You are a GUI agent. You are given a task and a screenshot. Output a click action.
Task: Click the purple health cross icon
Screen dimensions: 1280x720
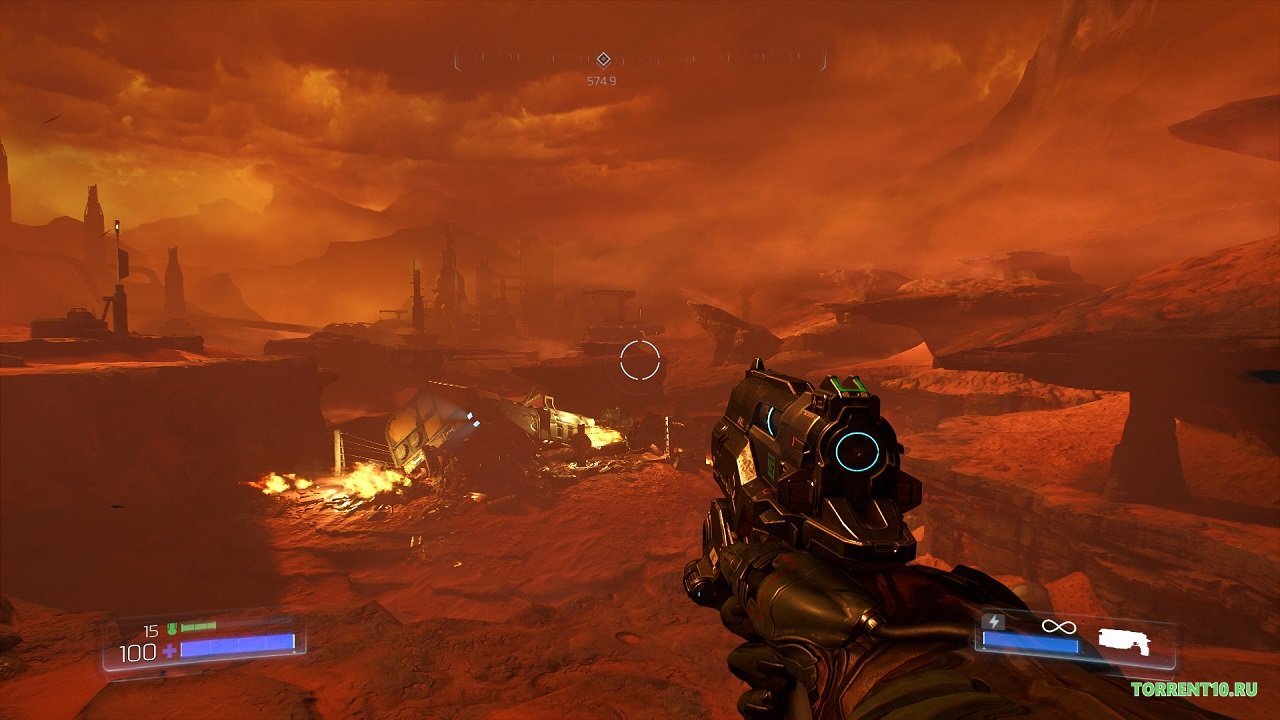pyautogui.click(x=168, y=652)
